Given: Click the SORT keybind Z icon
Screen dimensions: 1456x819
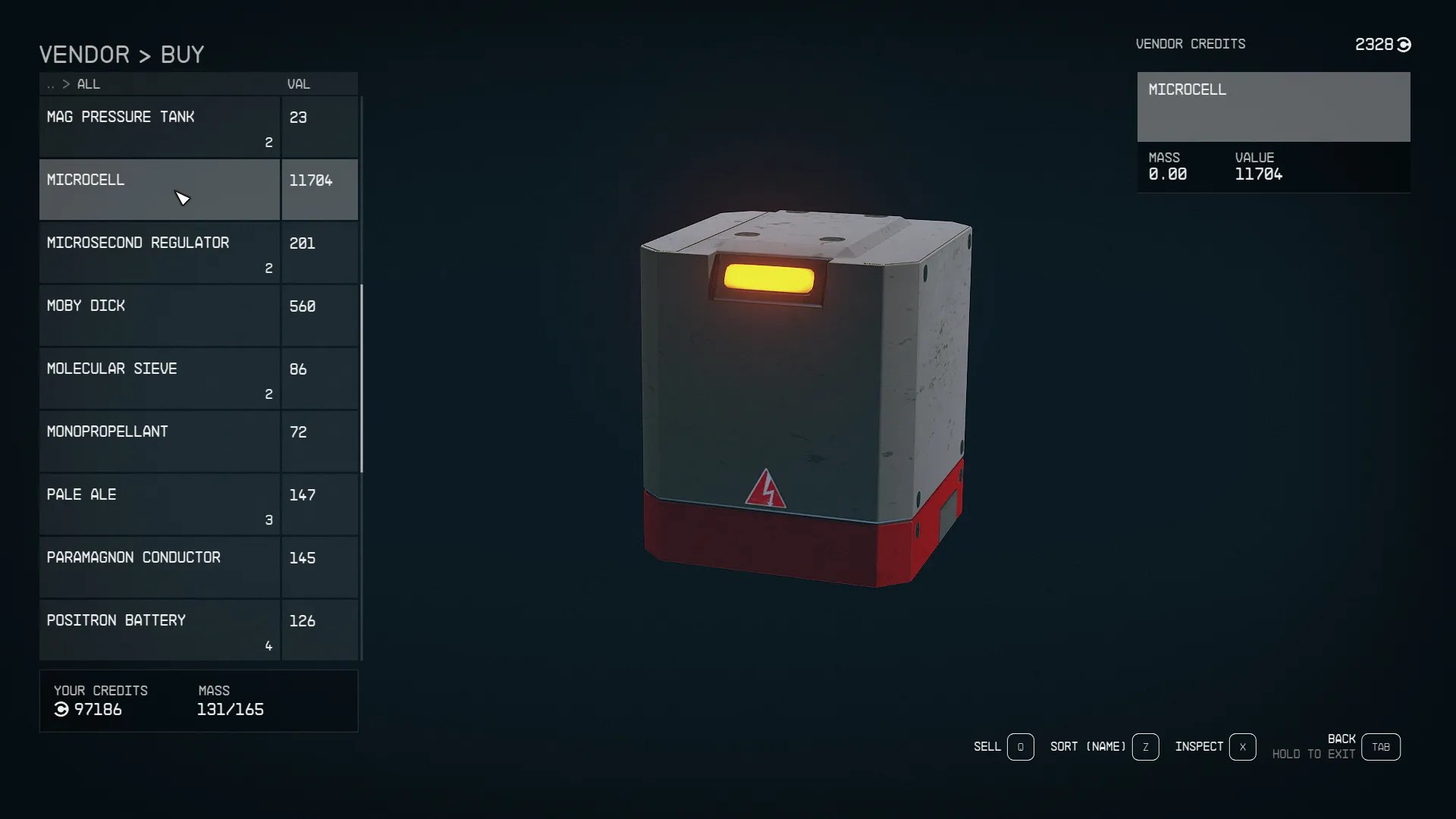Looking at the screenshot, I should pos(1146,747).
